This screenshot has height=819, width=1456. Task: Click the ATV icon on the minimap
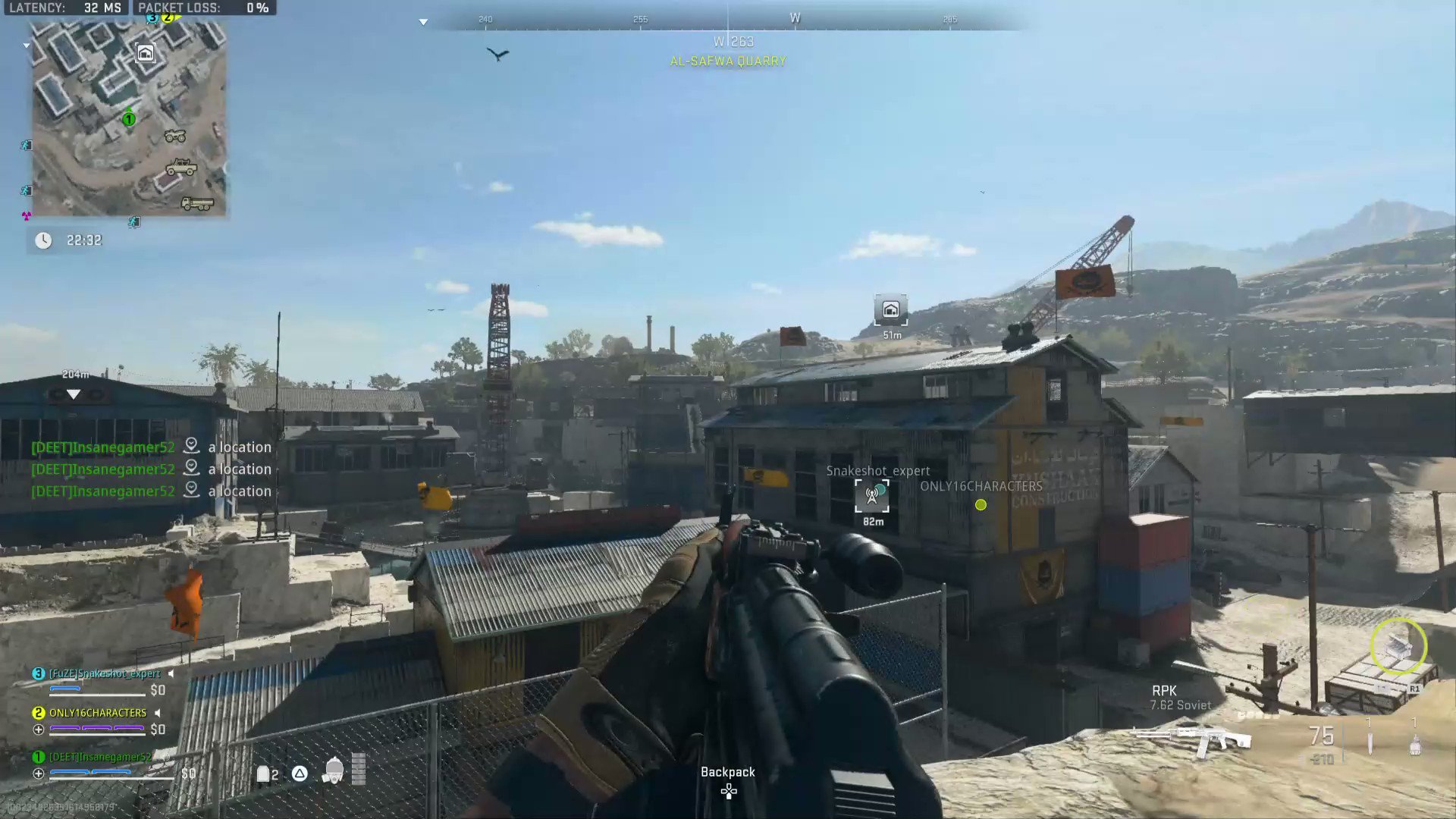175,136
